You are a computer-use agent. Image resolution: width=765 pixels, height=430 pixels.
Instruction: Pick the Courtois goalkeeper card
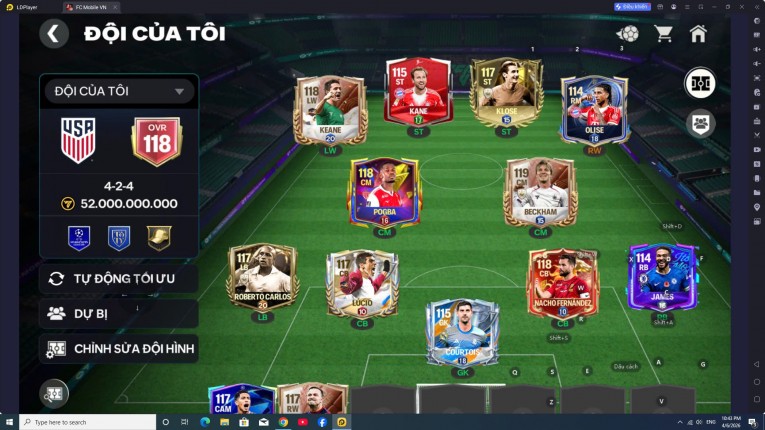coord(462,331)
